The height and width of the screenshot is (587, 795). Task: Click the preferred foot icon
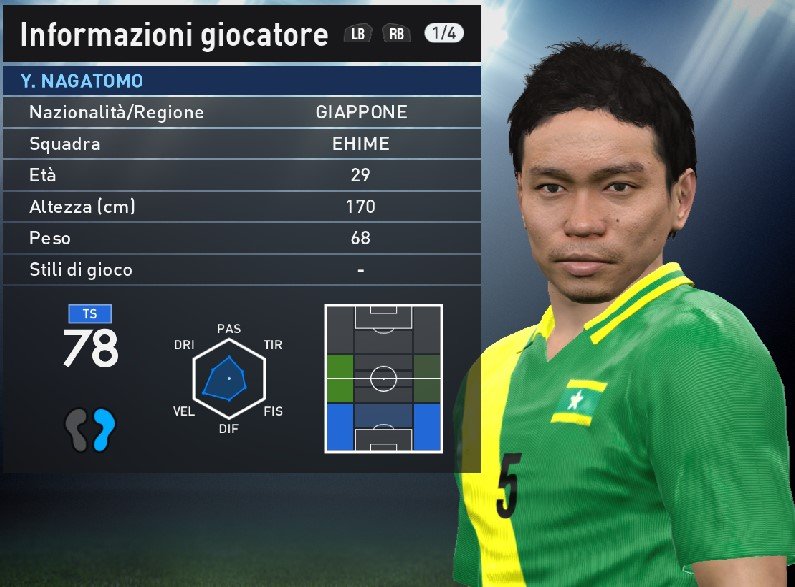coord(91,430)
